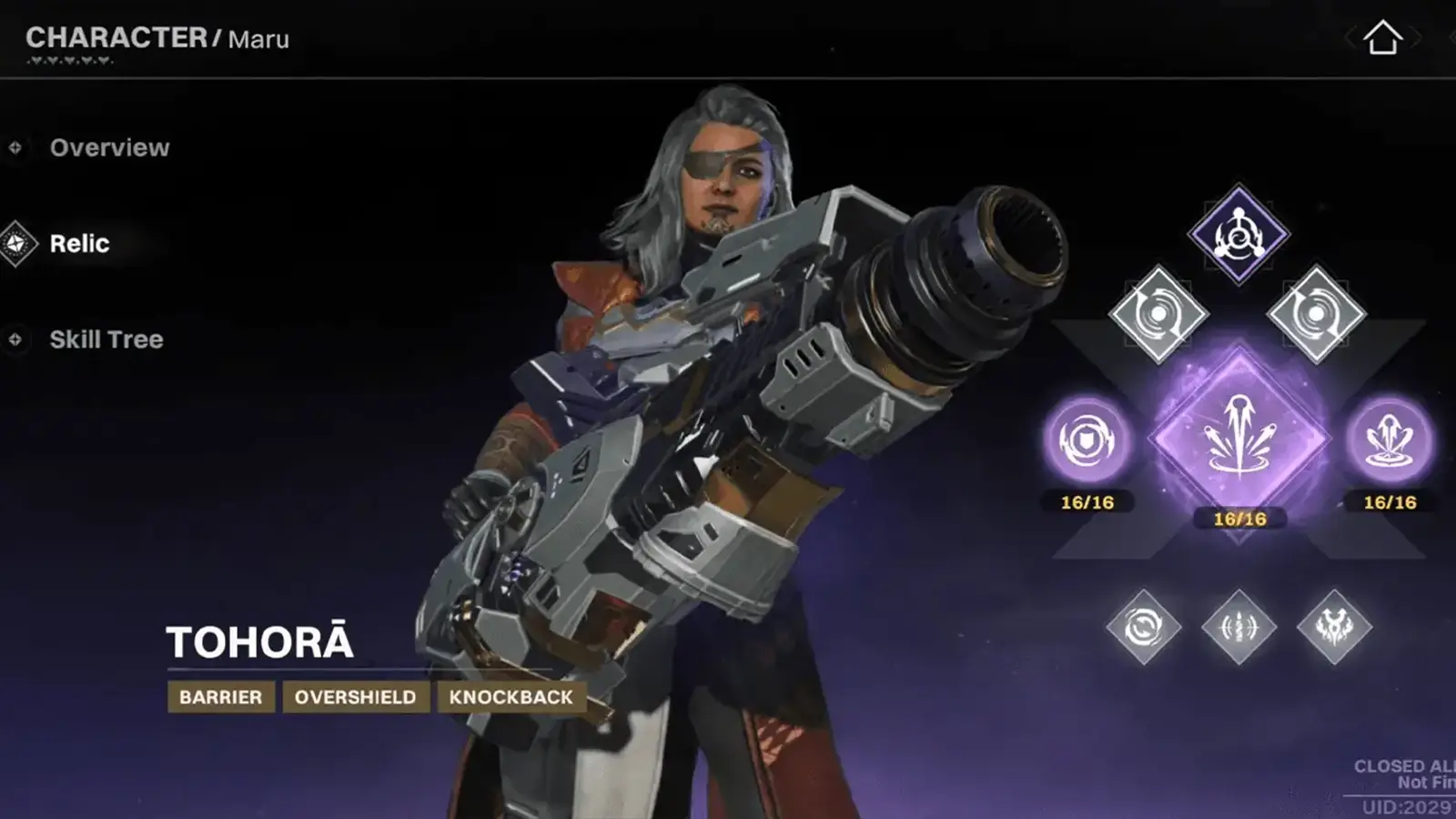Click the left swirl relic upgrade node
This screenshot has height=819, width=1456.
(x=1158, y=316)
